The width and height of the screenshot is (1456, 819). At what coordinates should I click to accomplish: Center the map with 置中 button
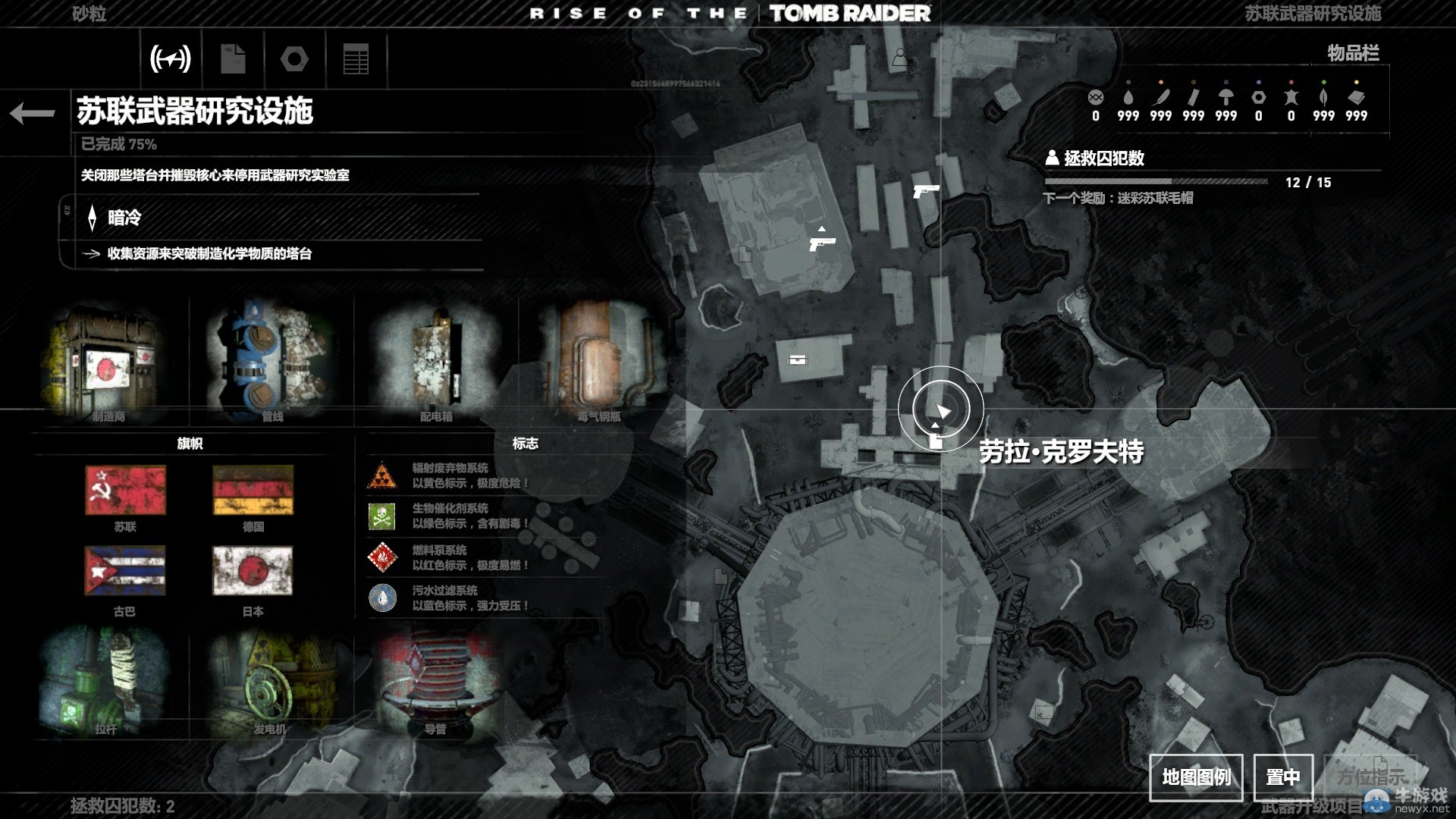click(x=1282, y=777)
